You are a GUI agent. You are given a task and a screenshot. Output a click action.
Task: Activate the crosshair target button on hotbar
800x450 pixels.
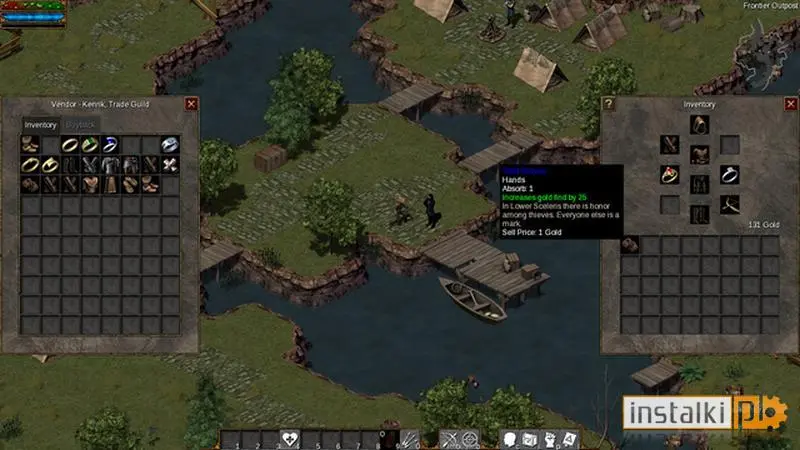[x=470, y=439]
